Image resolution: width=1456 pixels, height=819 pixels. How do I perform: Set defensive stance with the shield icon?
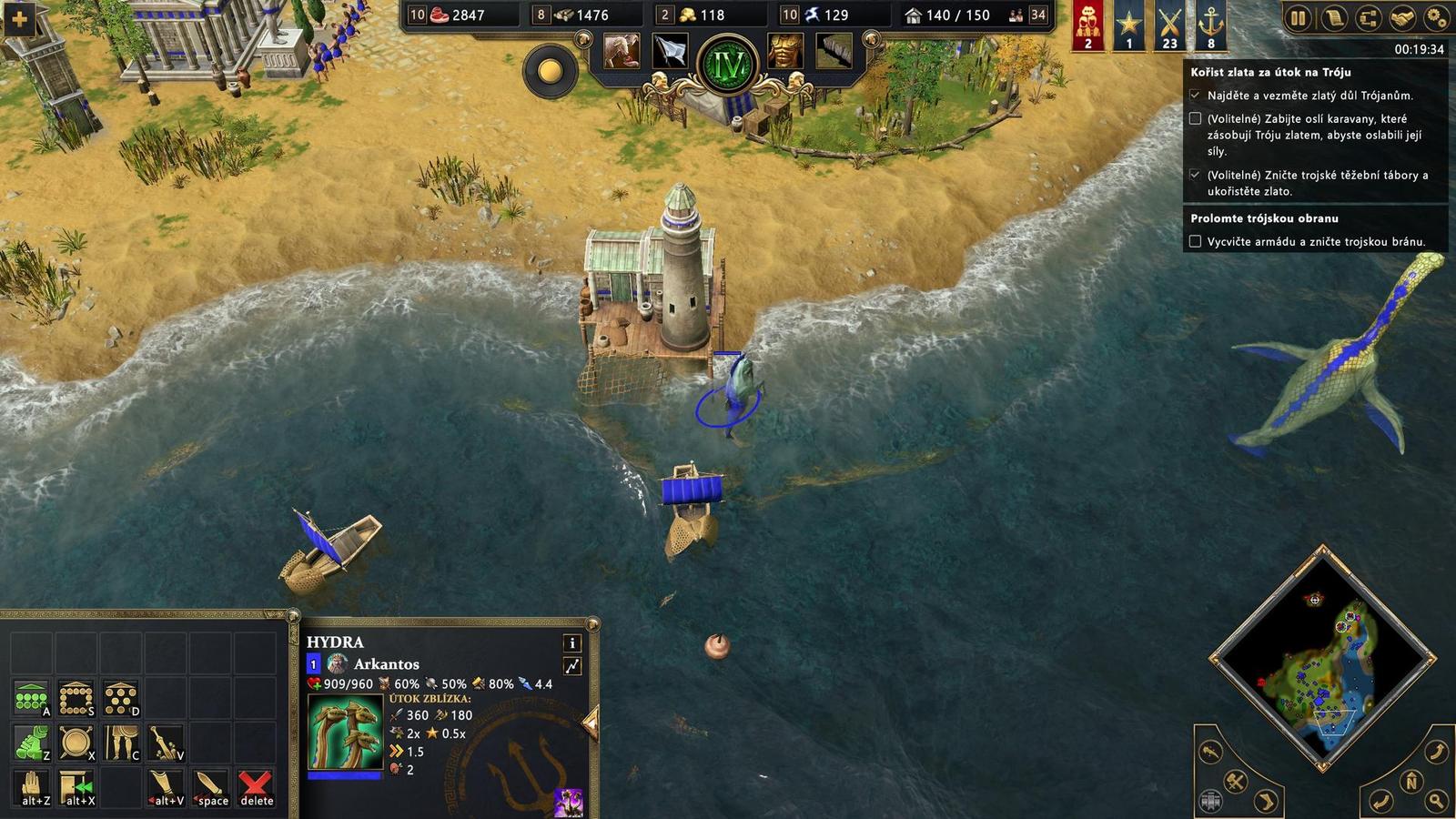(76, 742)
